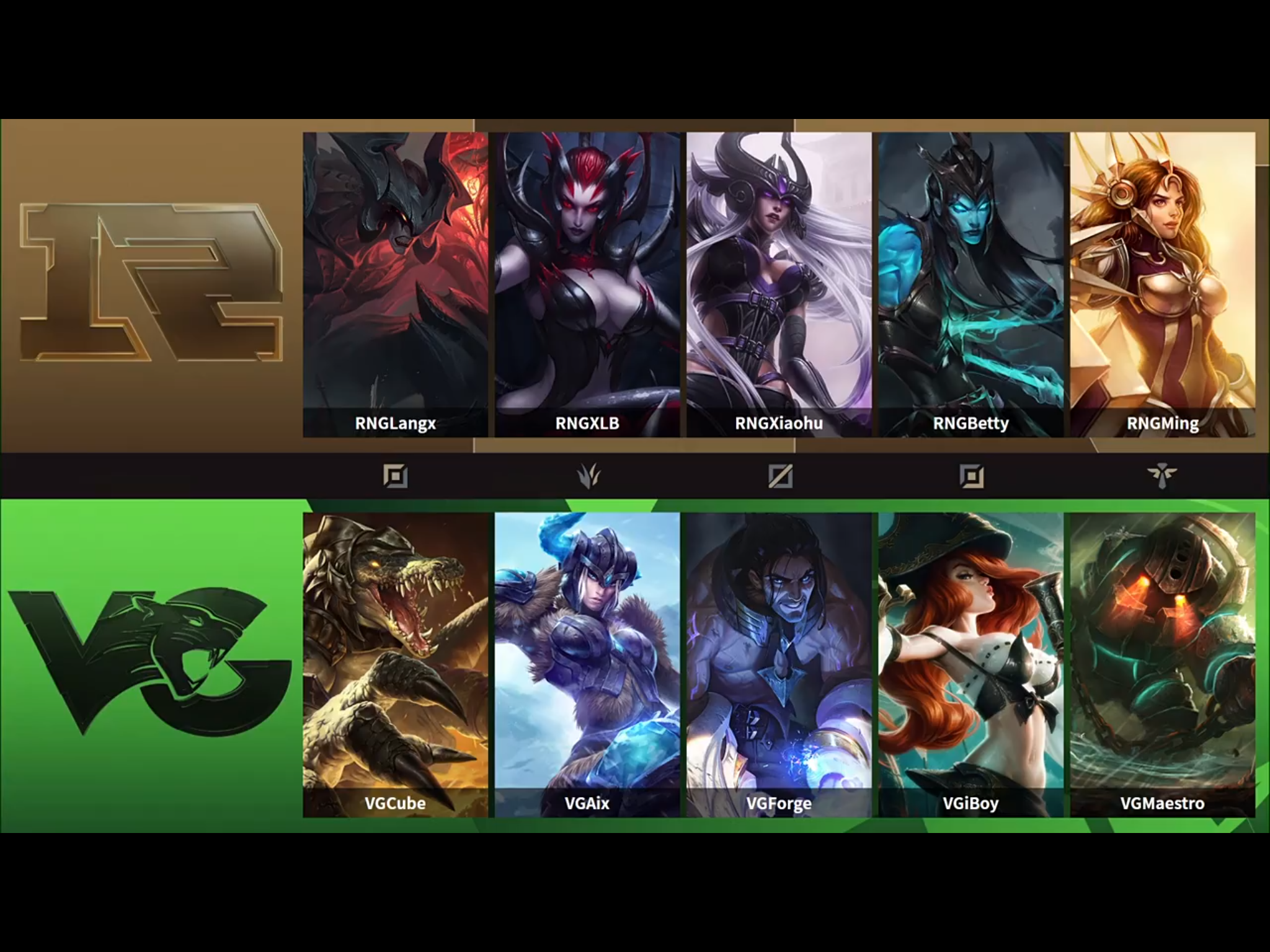Image resolution: width=1270 pixels, height=952 pixels.
Task: Select the Leona card for RNGMing
Action: (1163, 284)
